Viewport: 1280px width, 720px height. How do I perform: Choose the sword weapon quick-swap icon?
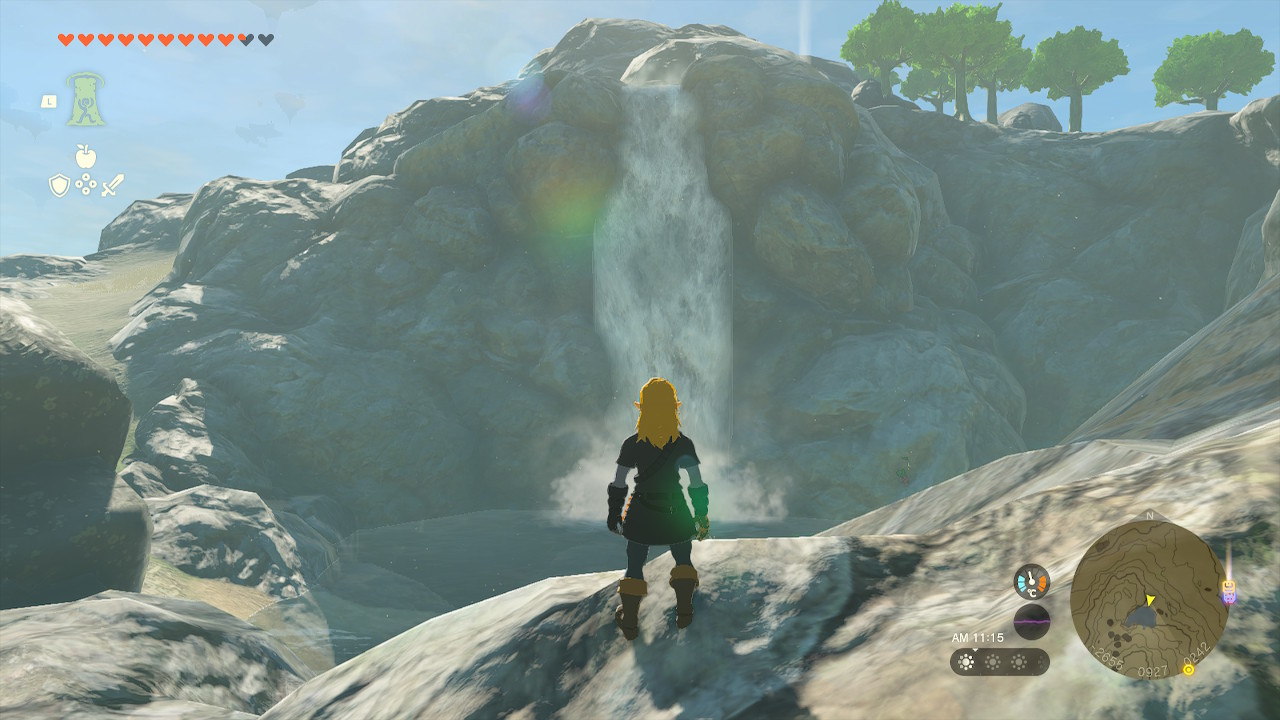[112, 185]
